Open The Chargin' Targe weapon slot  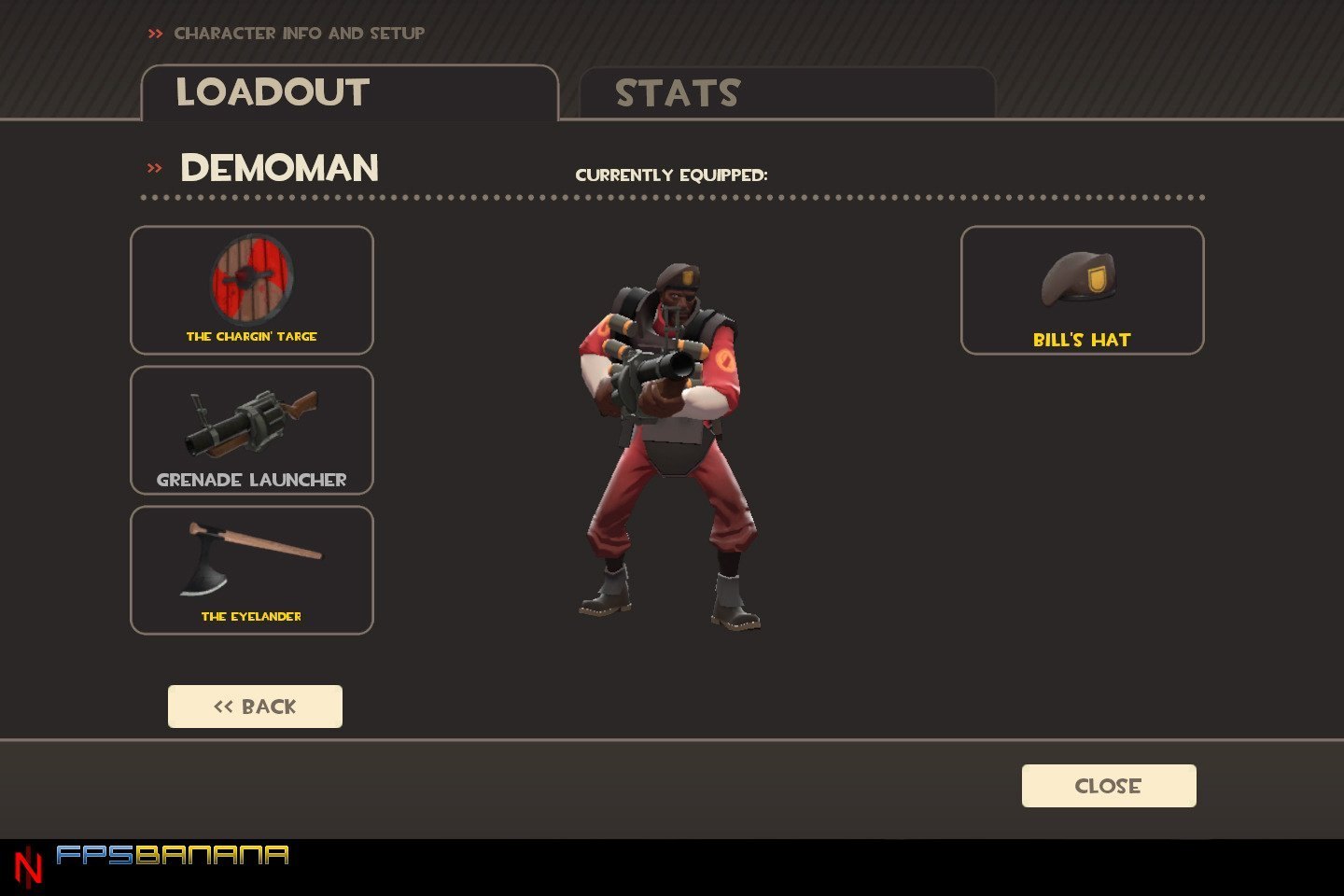coord(252,290)
